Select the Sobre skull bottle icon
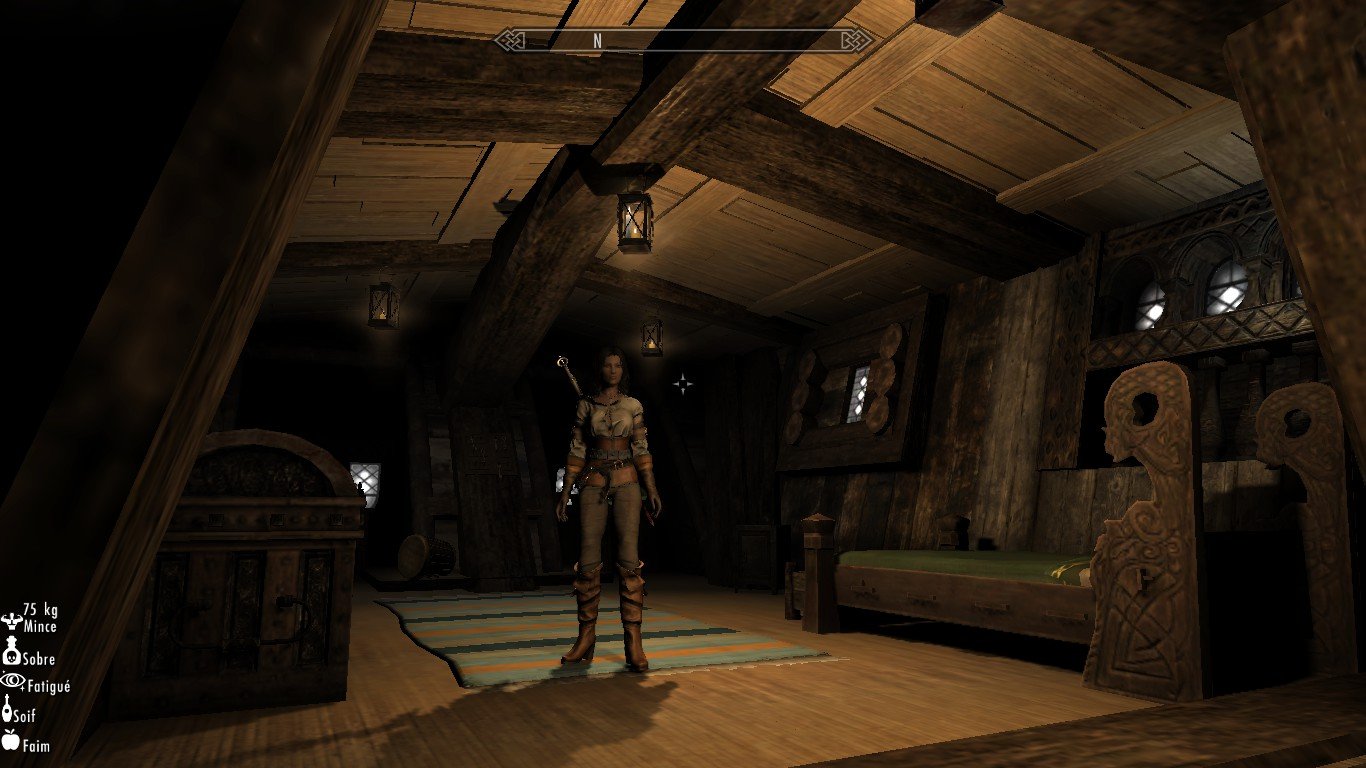 12,653
